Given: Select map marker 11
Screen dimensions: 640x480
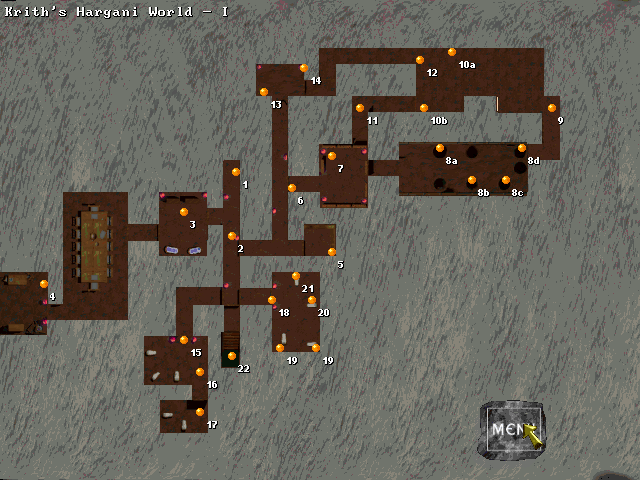Looking at the screenshot, I should tap(360, 108).
